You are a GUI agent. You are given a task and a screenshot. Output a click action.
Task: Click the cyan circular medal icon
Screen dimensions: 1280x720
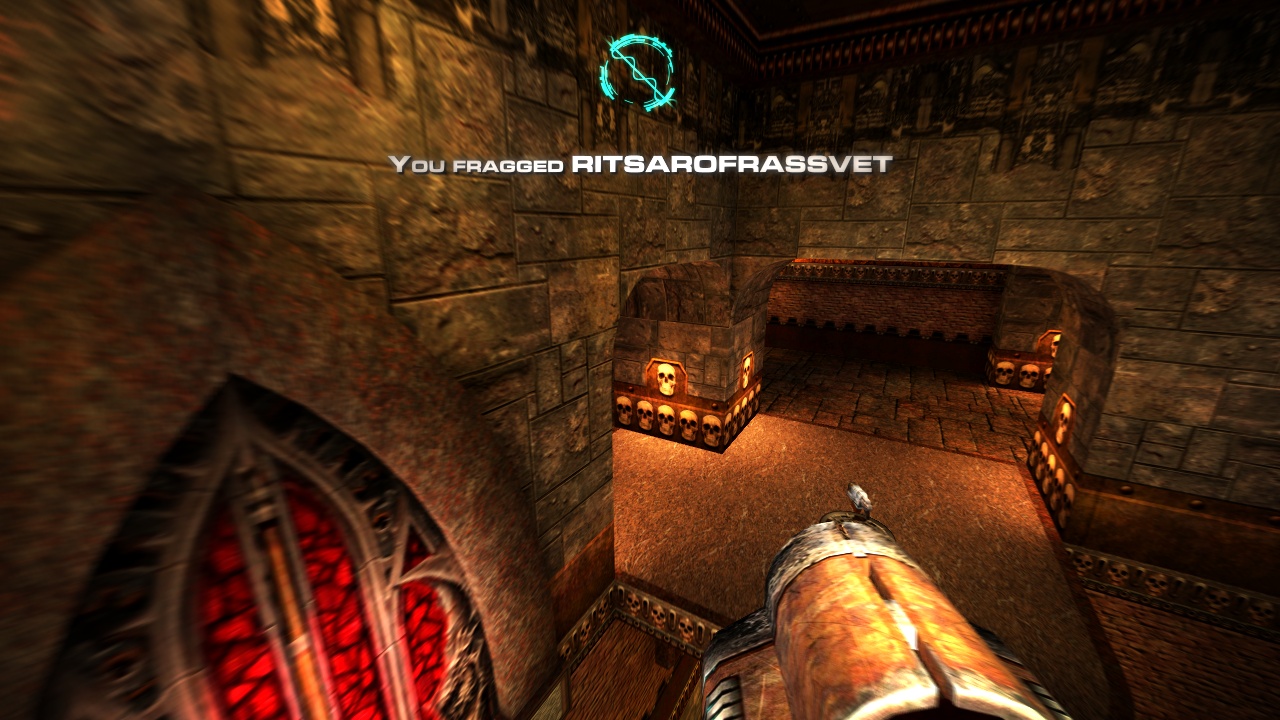tap(637, 72)
